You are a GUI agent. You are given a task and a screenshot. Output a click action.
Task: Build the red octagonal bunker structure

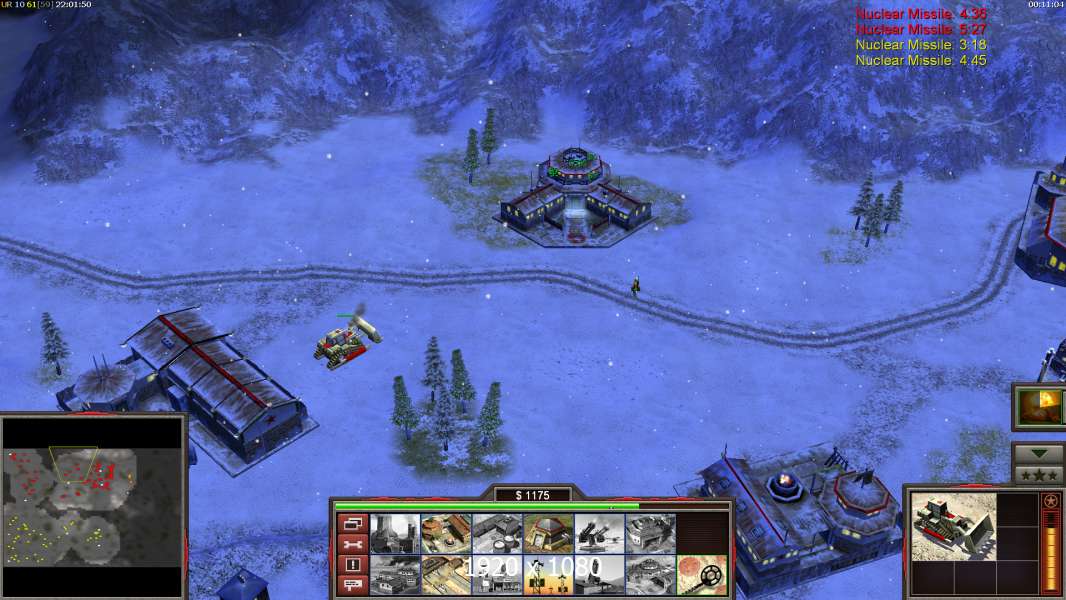547,534
